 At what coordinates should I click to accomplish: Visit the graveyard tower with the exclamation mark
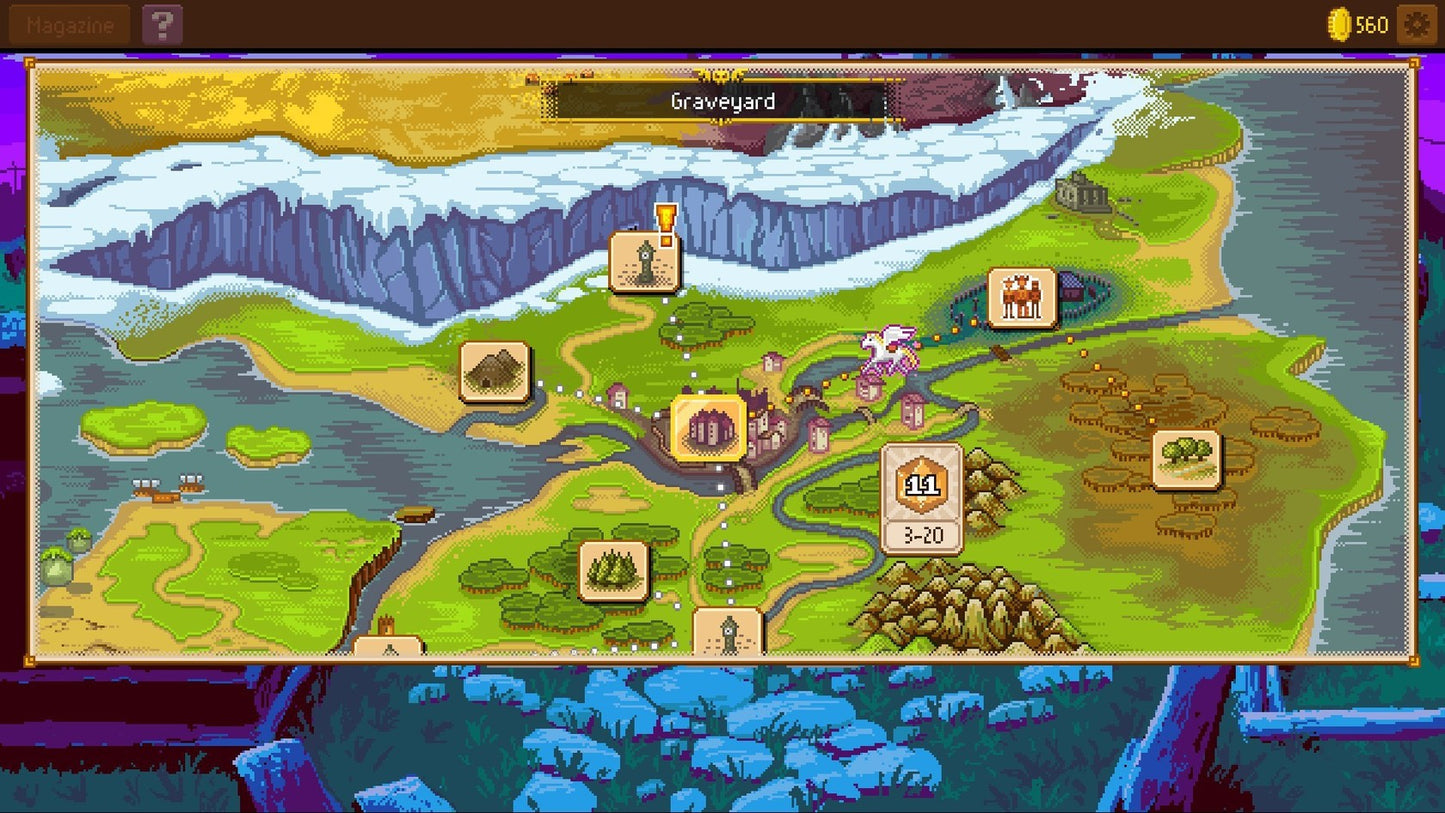click(x=645, y=262)
